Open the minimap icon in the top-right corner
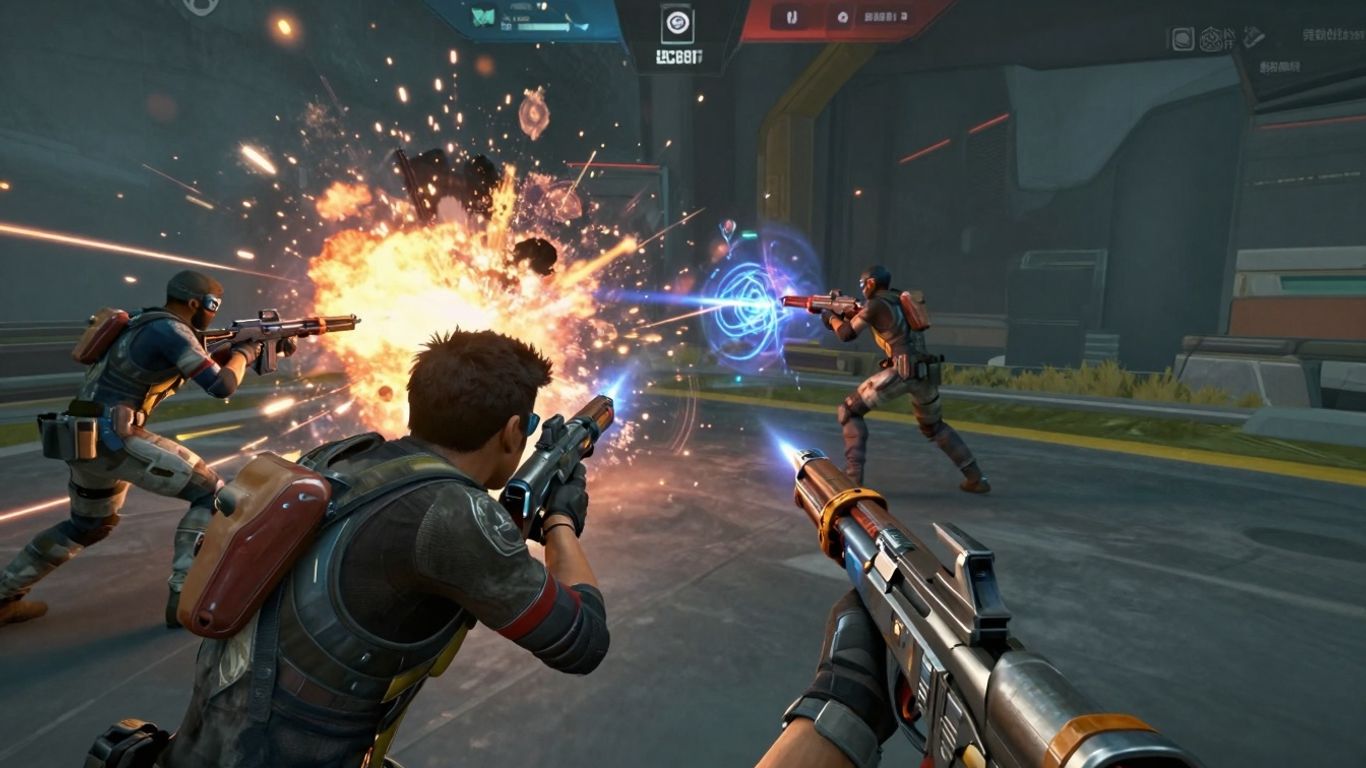This screenshot has width=1366, height=768. pyautogui.click(x=1183, y=38)
